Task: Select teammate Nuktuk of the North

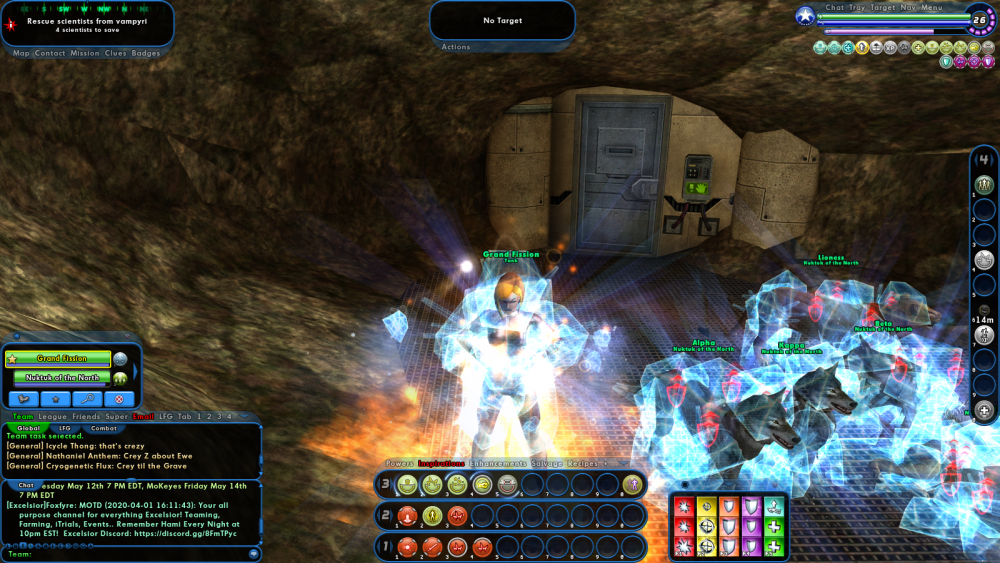Action: pyautogui.click(x=62, y=378)
